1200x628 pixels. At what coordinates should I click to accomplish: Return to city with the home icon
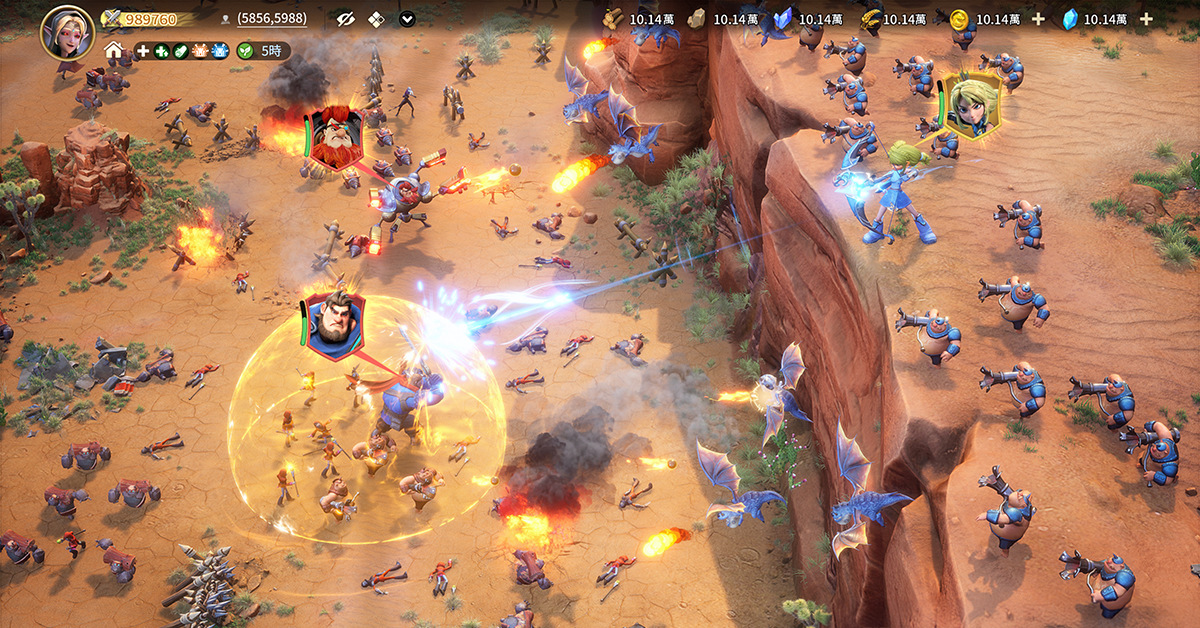(114, 51)
